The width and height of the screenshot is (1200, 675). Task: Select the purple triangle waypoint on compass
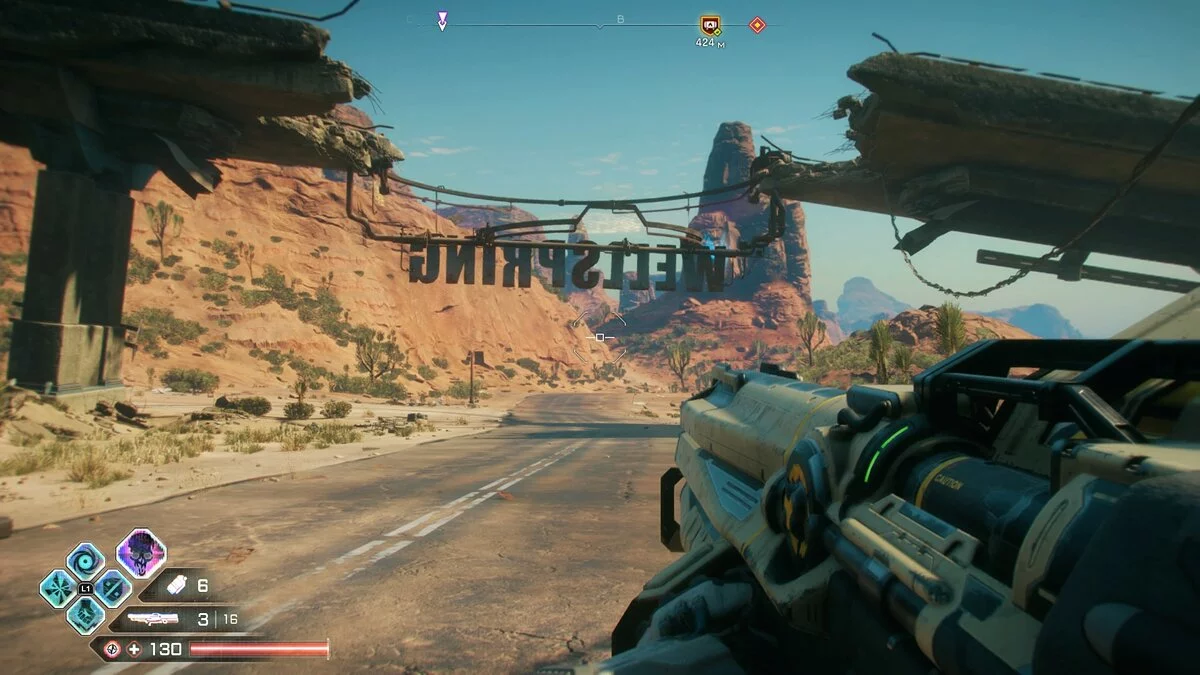442,21
